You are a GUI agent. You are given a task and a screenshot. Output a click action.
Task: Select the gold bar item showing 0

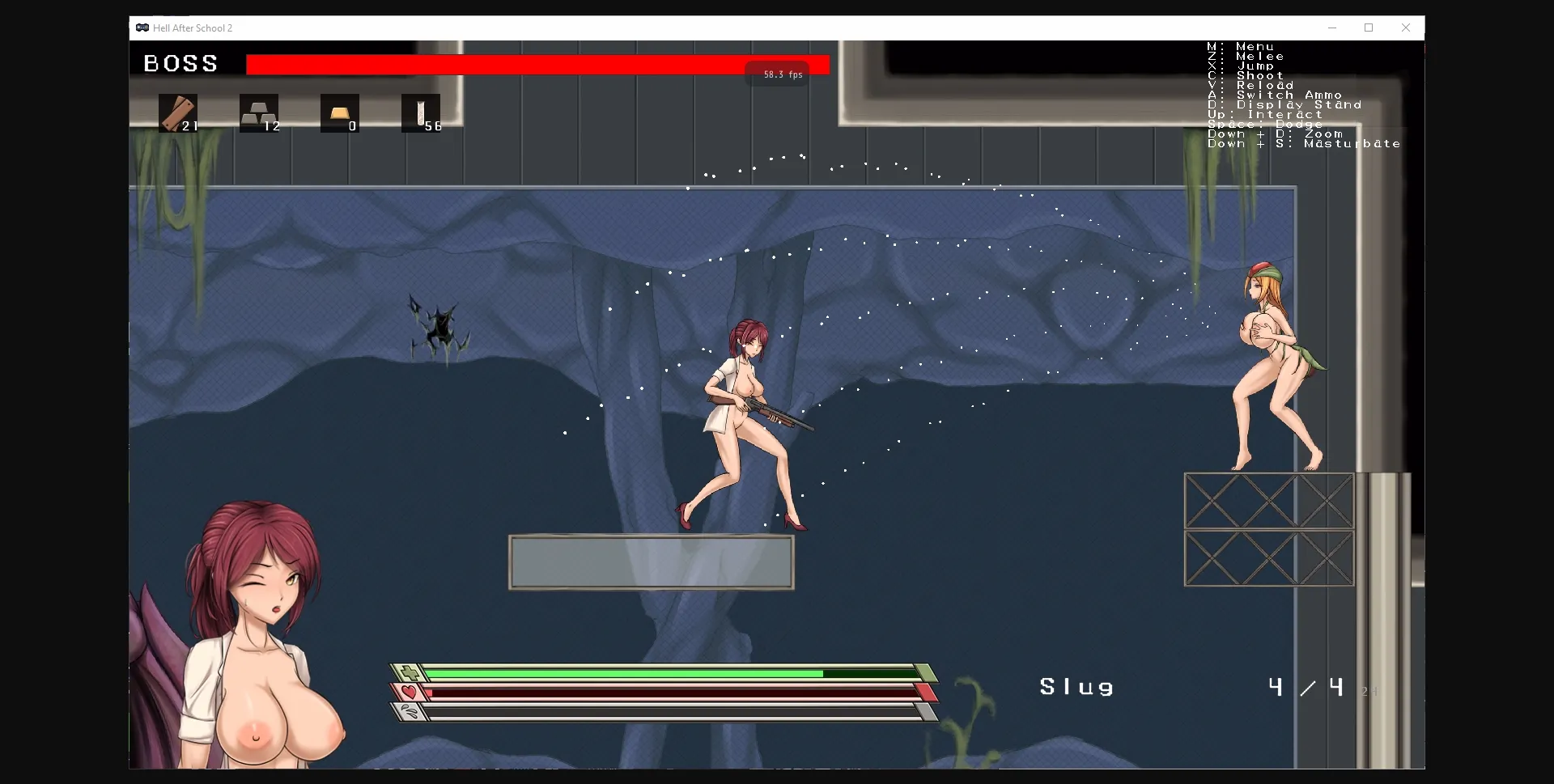[340, 113]
